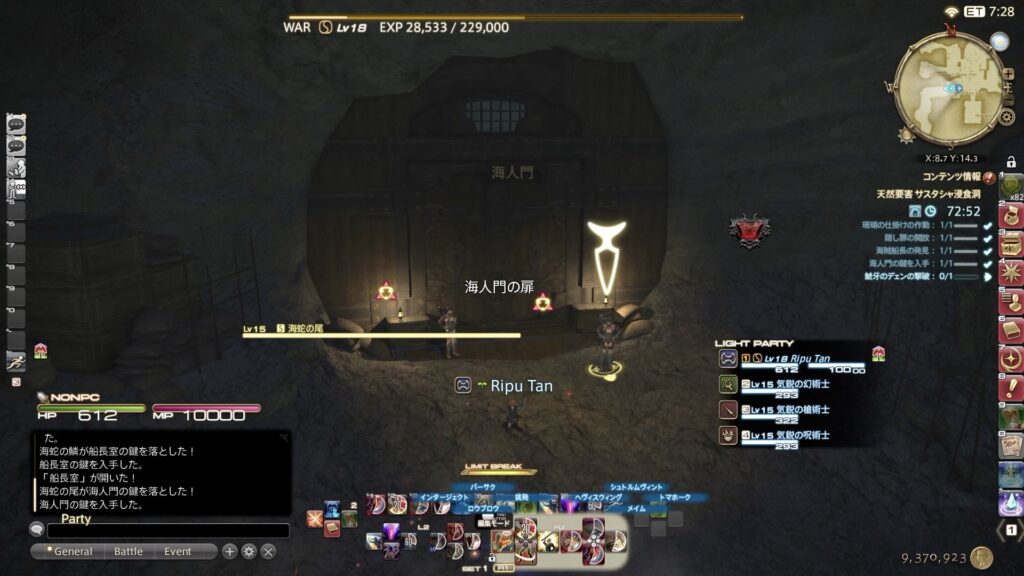The width and height of the screenshot is (1024, 576).
Task: Open the treasure chest icon on right sidebar
Action: pos(1011,243)
